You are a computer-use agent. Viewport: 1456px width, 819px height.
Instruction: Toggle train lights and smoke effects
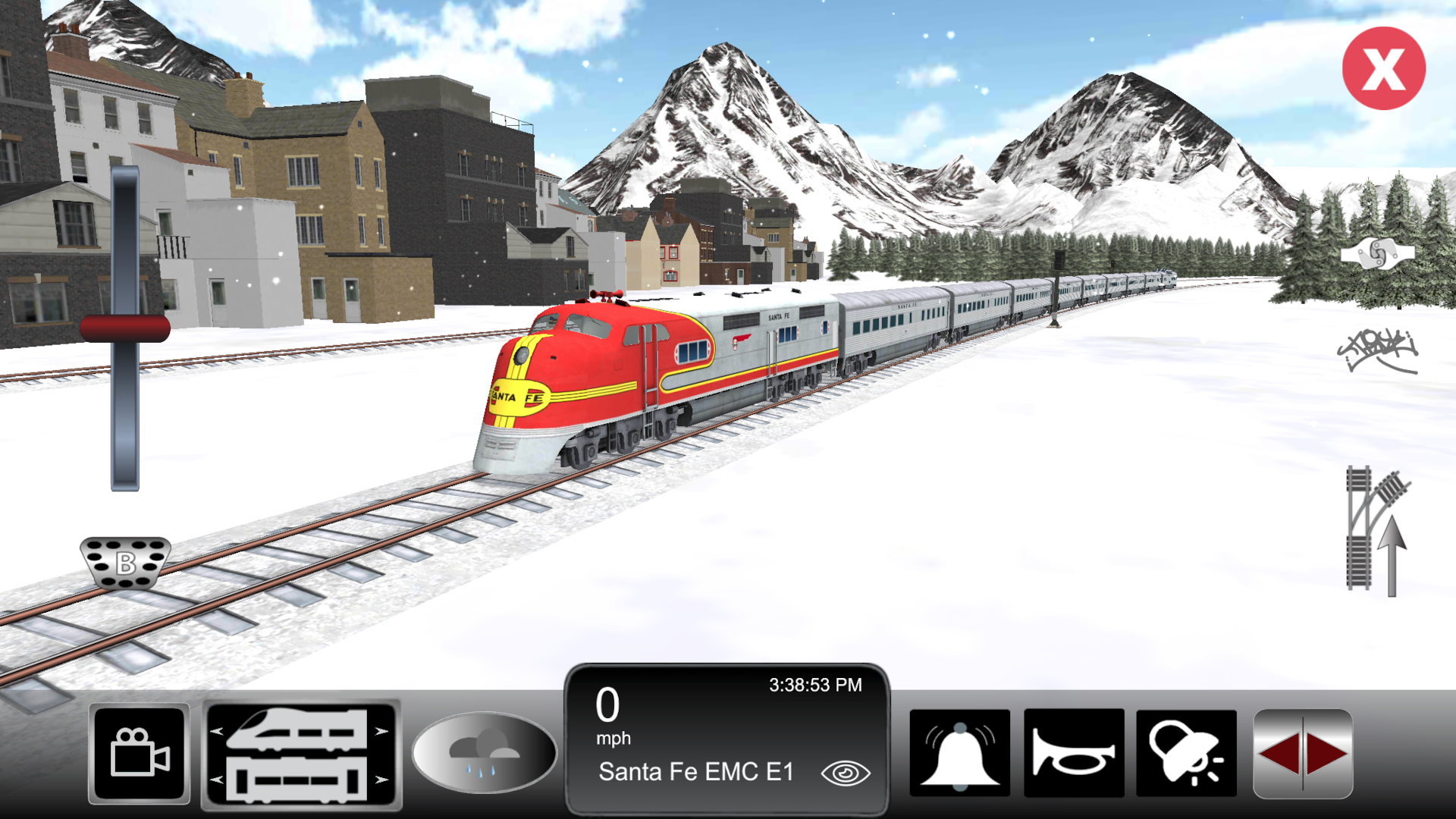(1188, 751)
